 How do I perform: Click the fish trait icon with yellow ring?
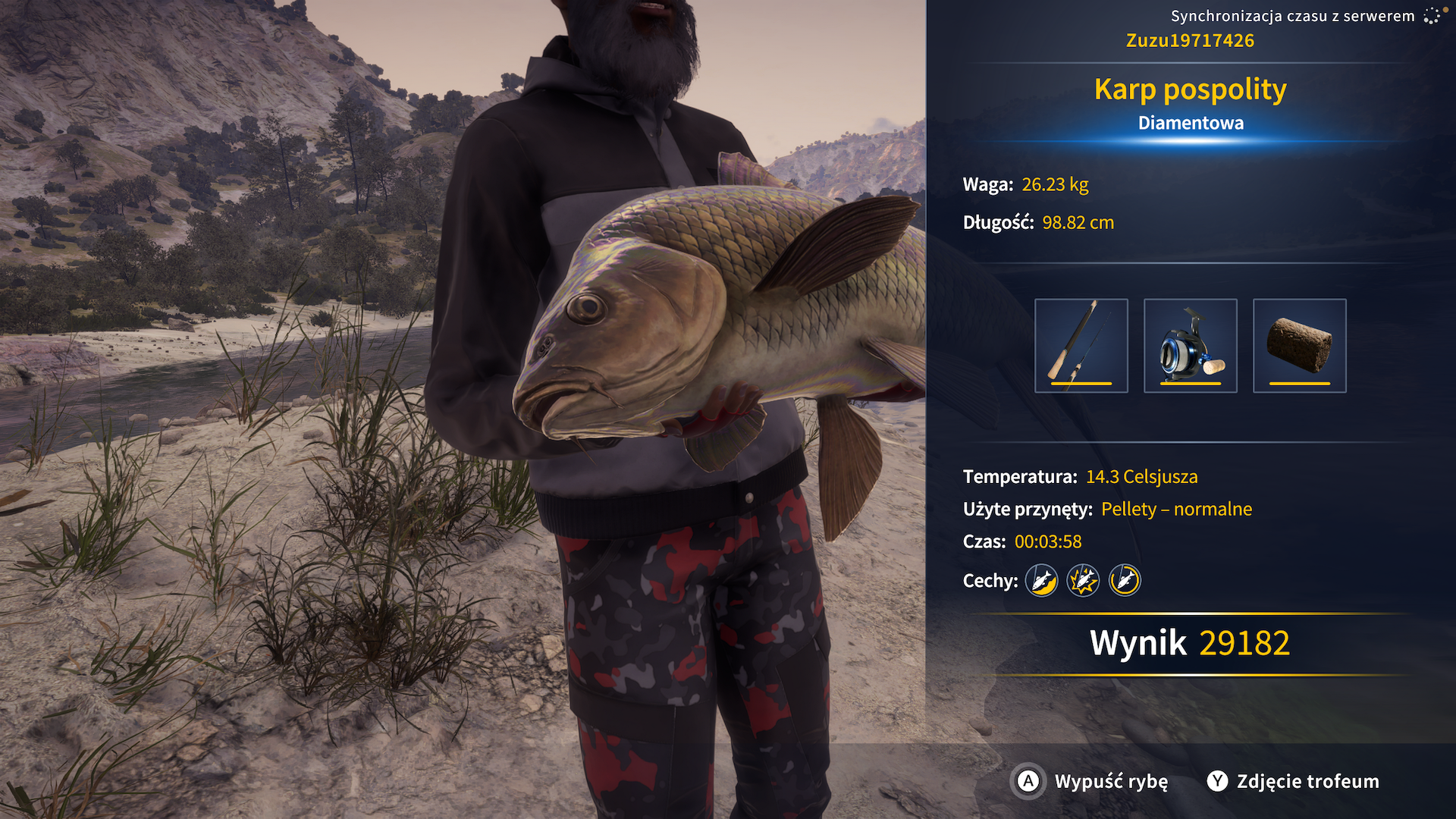tap(1125, 581)
